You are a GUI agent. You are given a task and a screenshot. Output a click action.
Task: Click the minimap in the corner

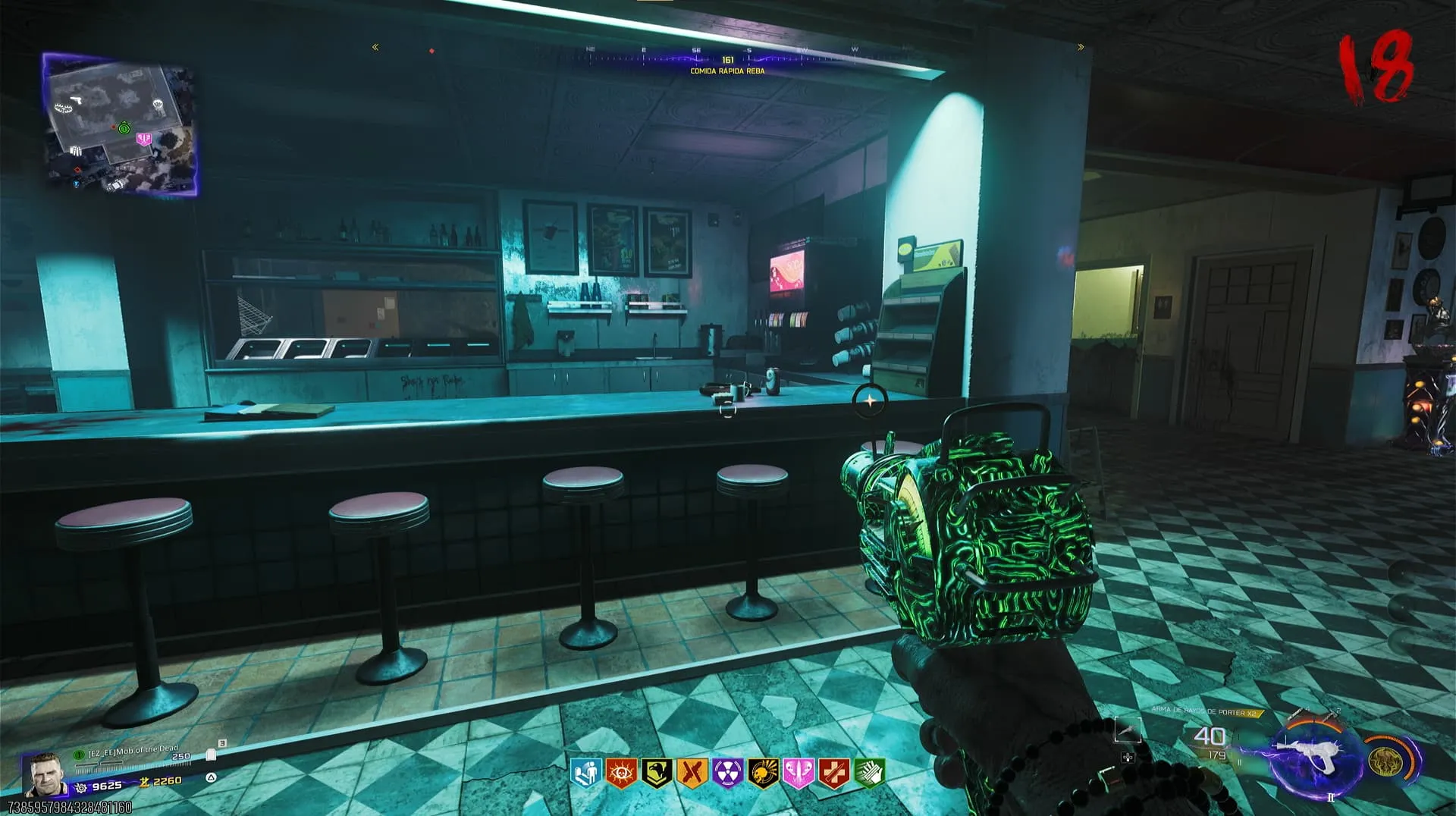point(121,125)
